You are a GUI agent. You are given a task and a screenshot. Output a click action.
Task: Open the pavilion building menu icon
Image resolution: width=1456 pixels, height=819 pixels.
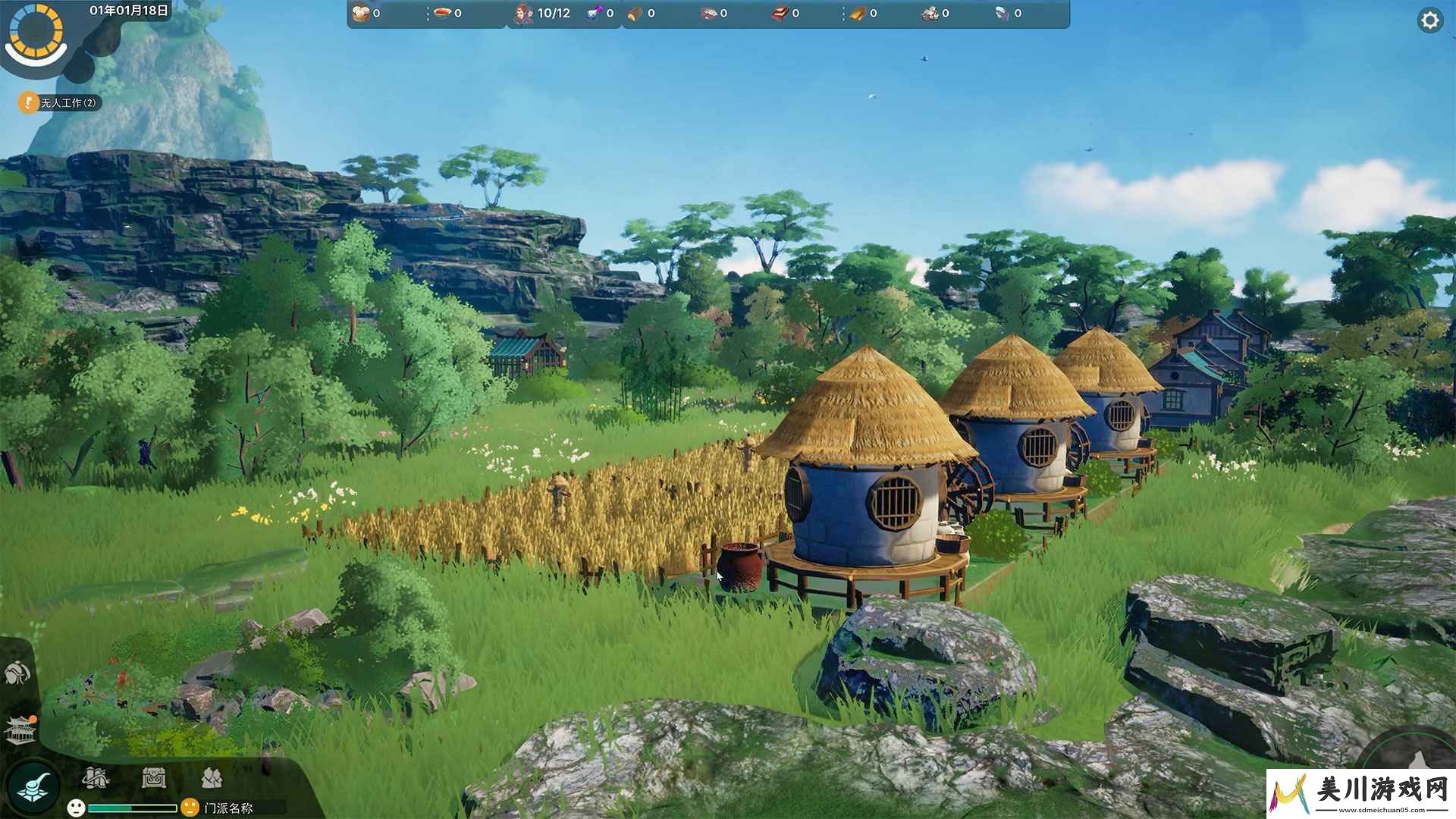click(20, 730)
